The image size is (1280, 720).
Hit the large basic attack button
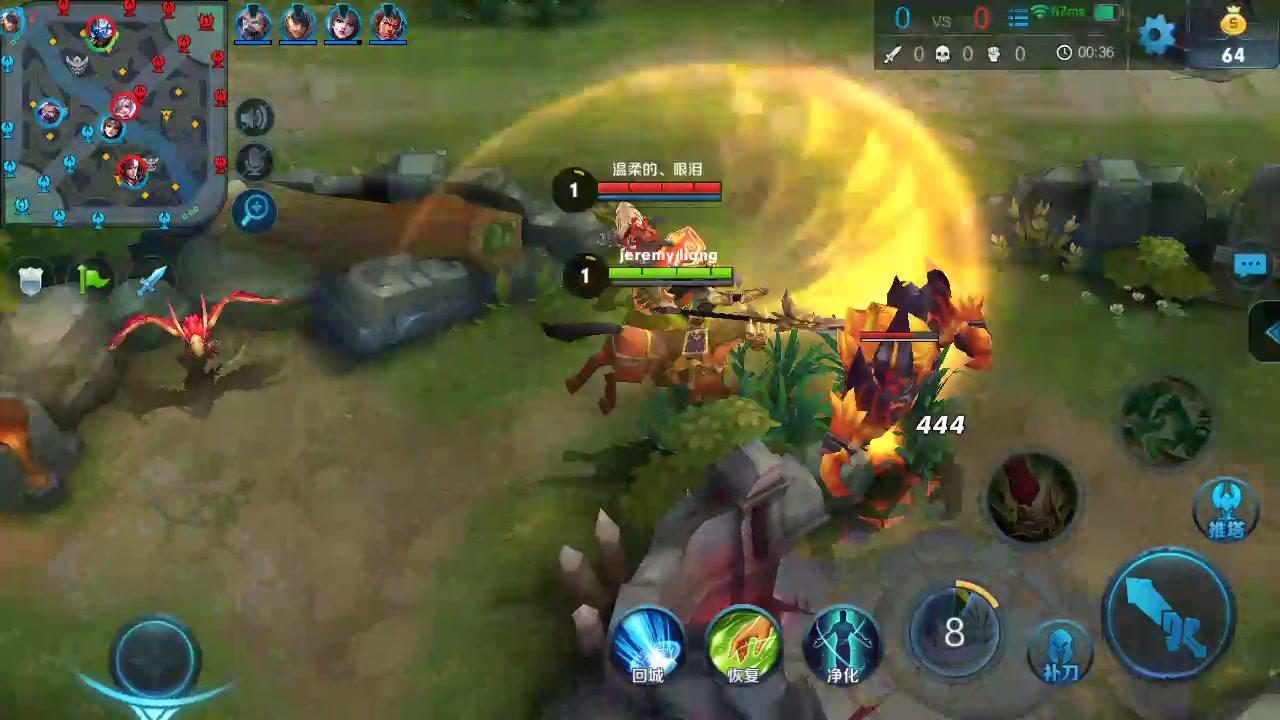[1168, 613]
